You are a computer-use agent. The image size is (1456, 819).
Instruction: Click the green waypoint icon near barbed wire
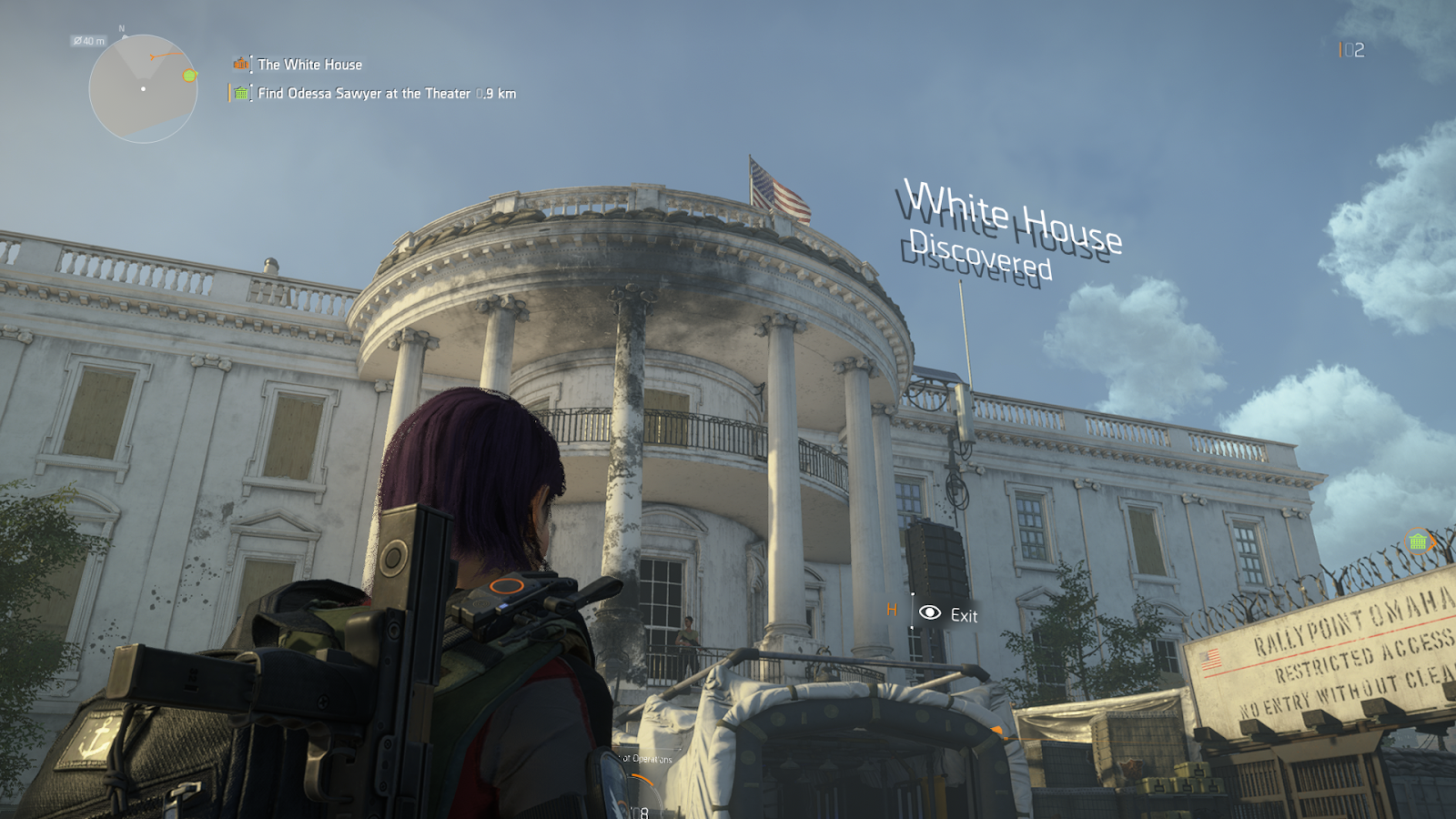(1418, 542)
